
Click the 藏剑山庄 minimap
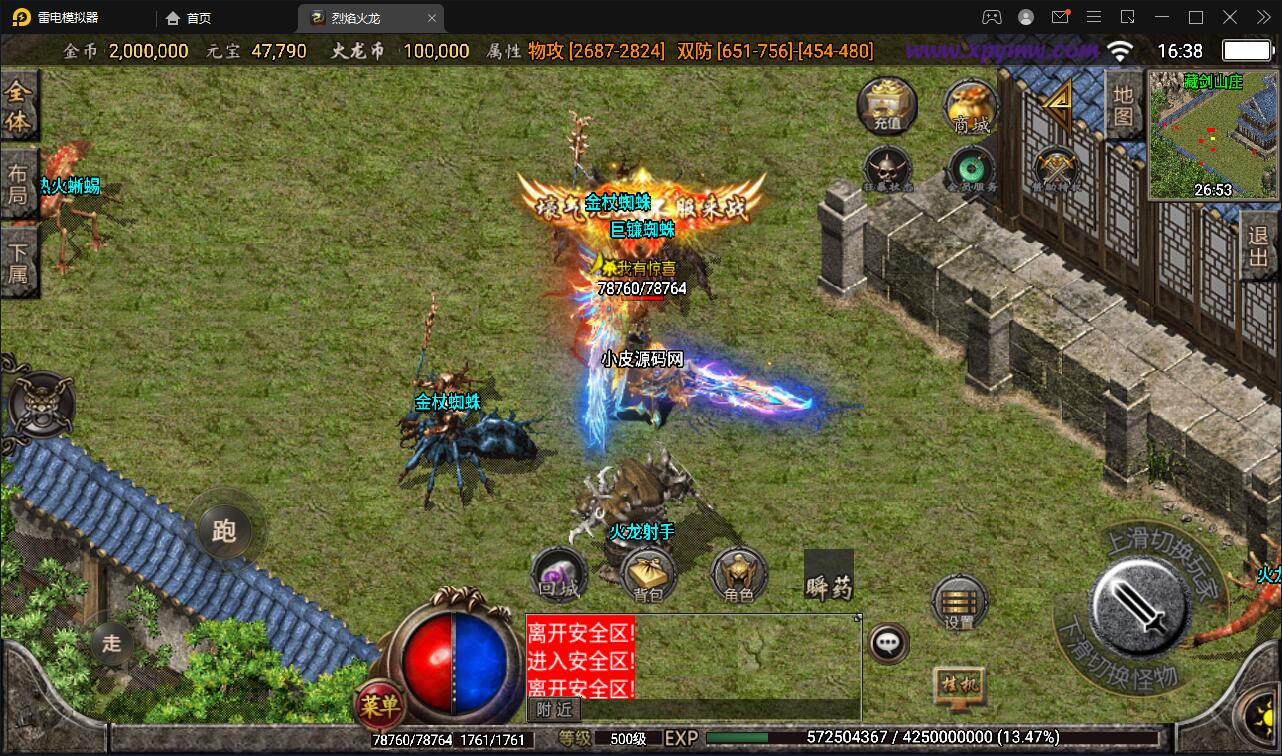pyautogui.click(x=1213, y=135)
